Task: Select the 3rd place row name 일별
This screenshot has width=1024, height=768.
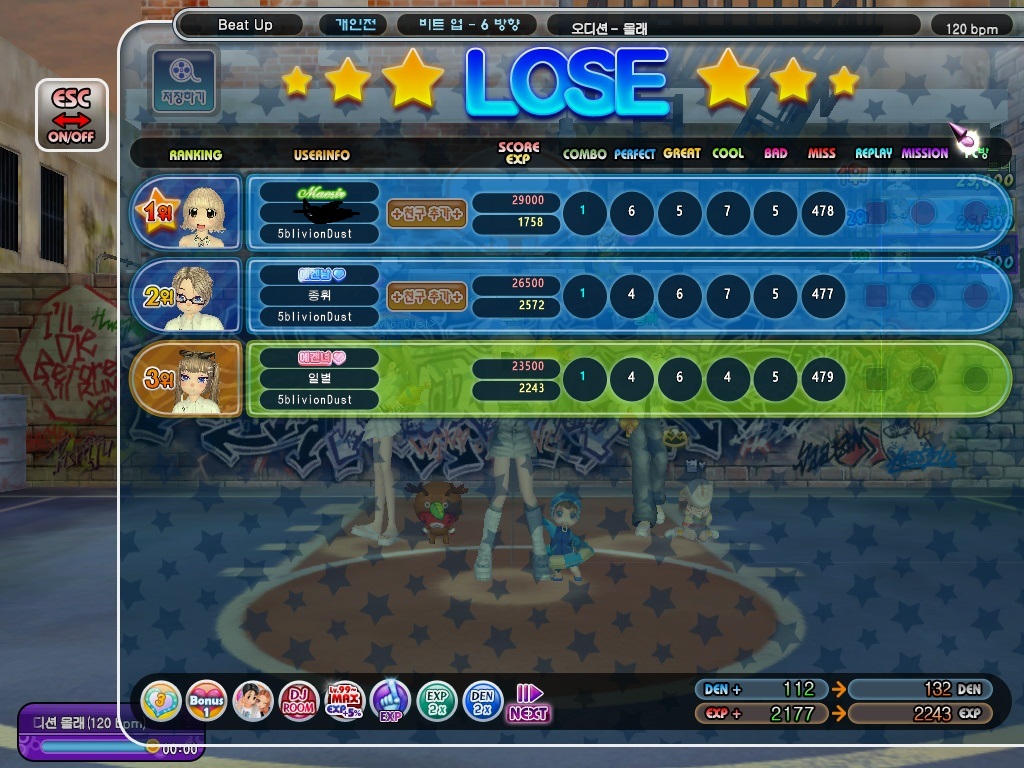Action: click(x=313, y=378)
